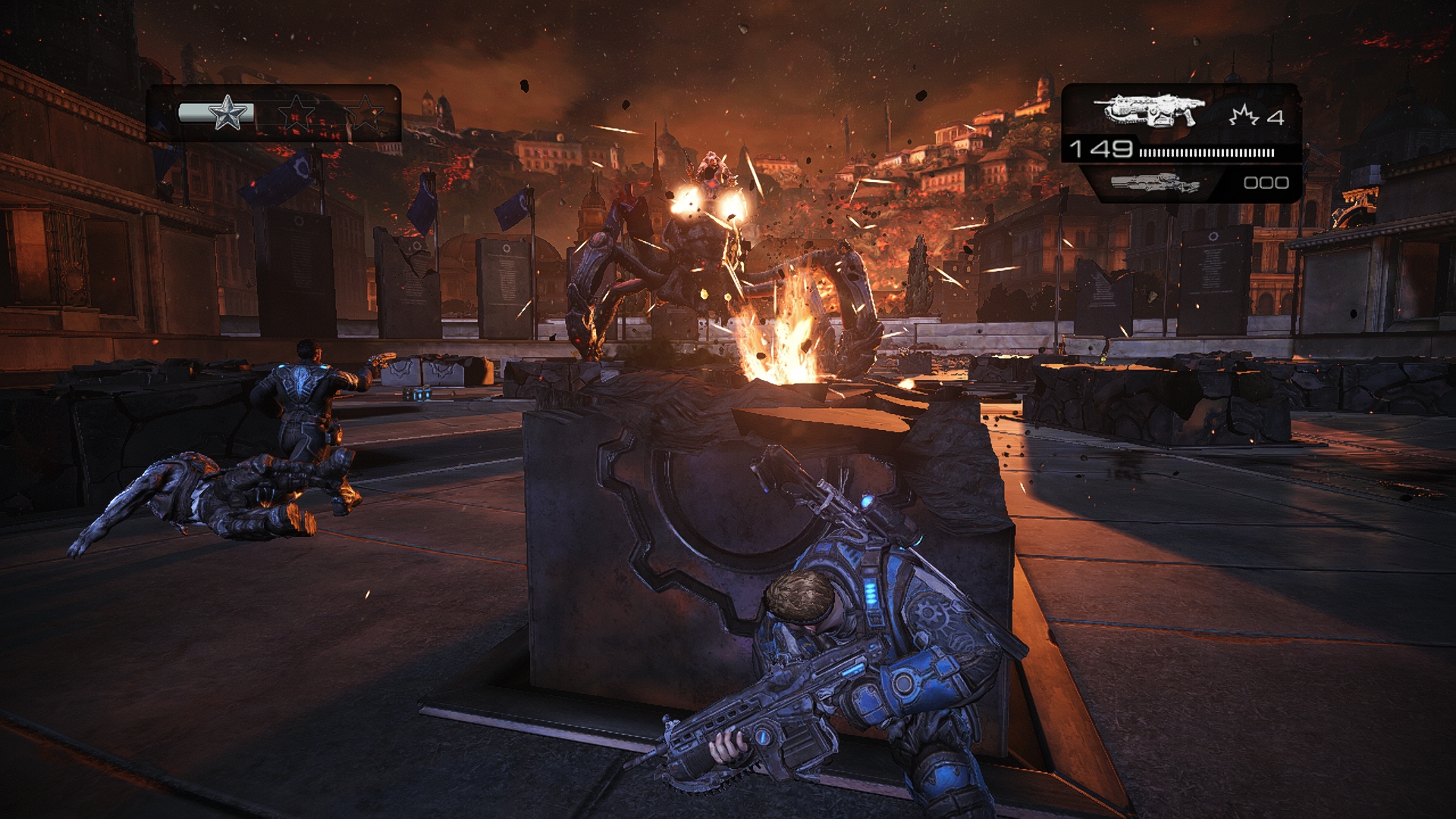This screenshot has height=819, width=1456.
Task: Click the filled silver star
Action: [228, 114]
